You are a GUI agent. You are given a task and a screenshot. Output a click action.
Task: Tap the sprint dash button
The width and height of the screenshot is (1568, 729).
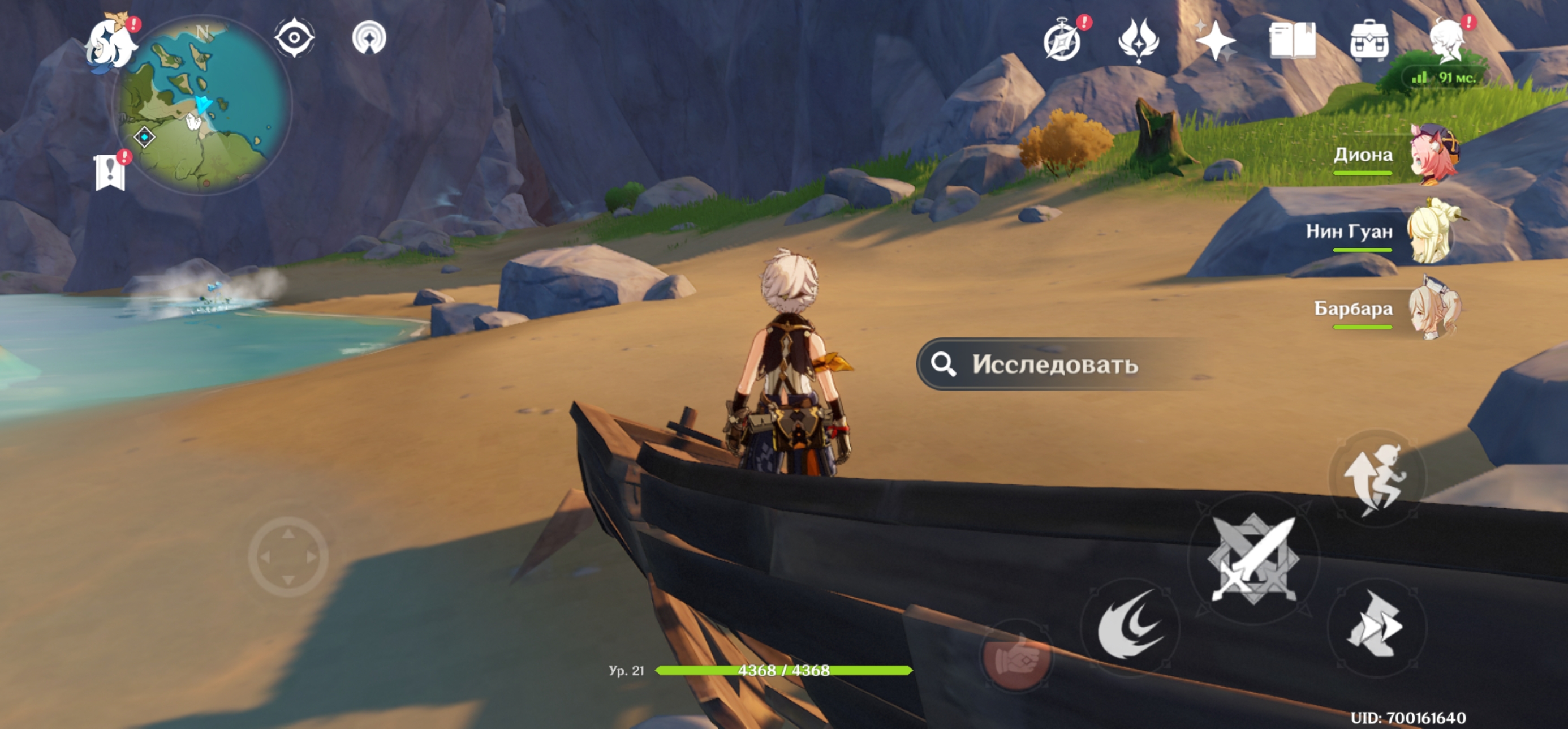(x=1377, y=626)
